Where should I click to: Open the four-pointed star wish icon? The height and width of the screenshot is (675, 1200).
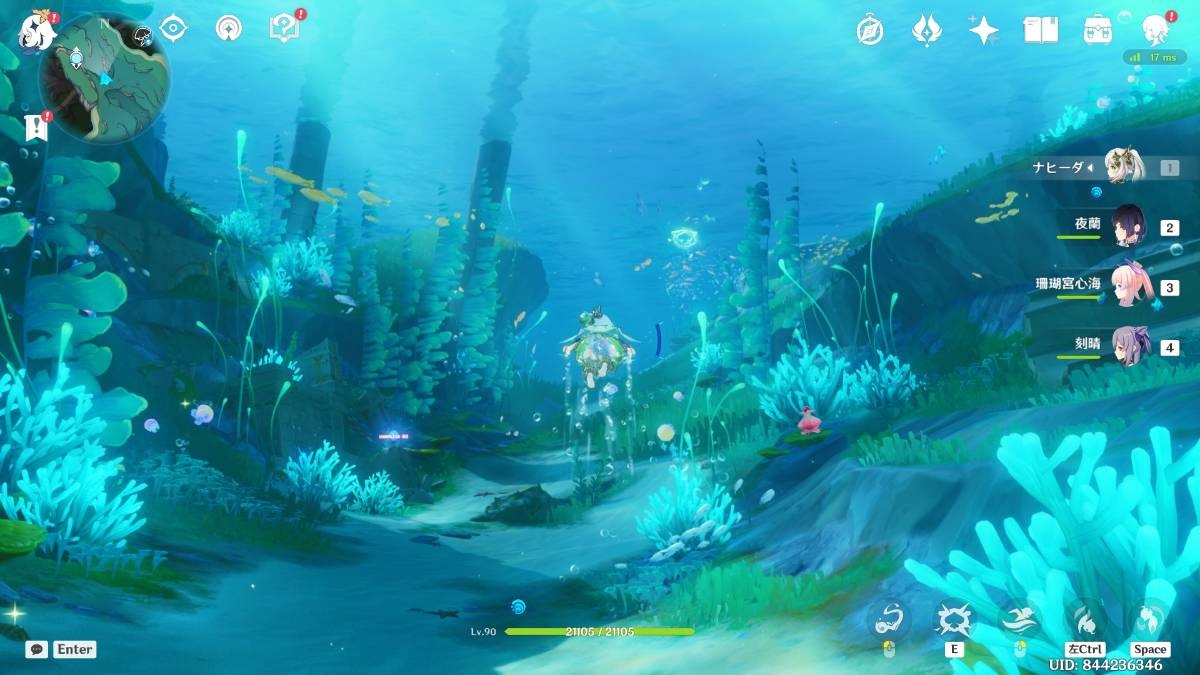tap(984, 30)
